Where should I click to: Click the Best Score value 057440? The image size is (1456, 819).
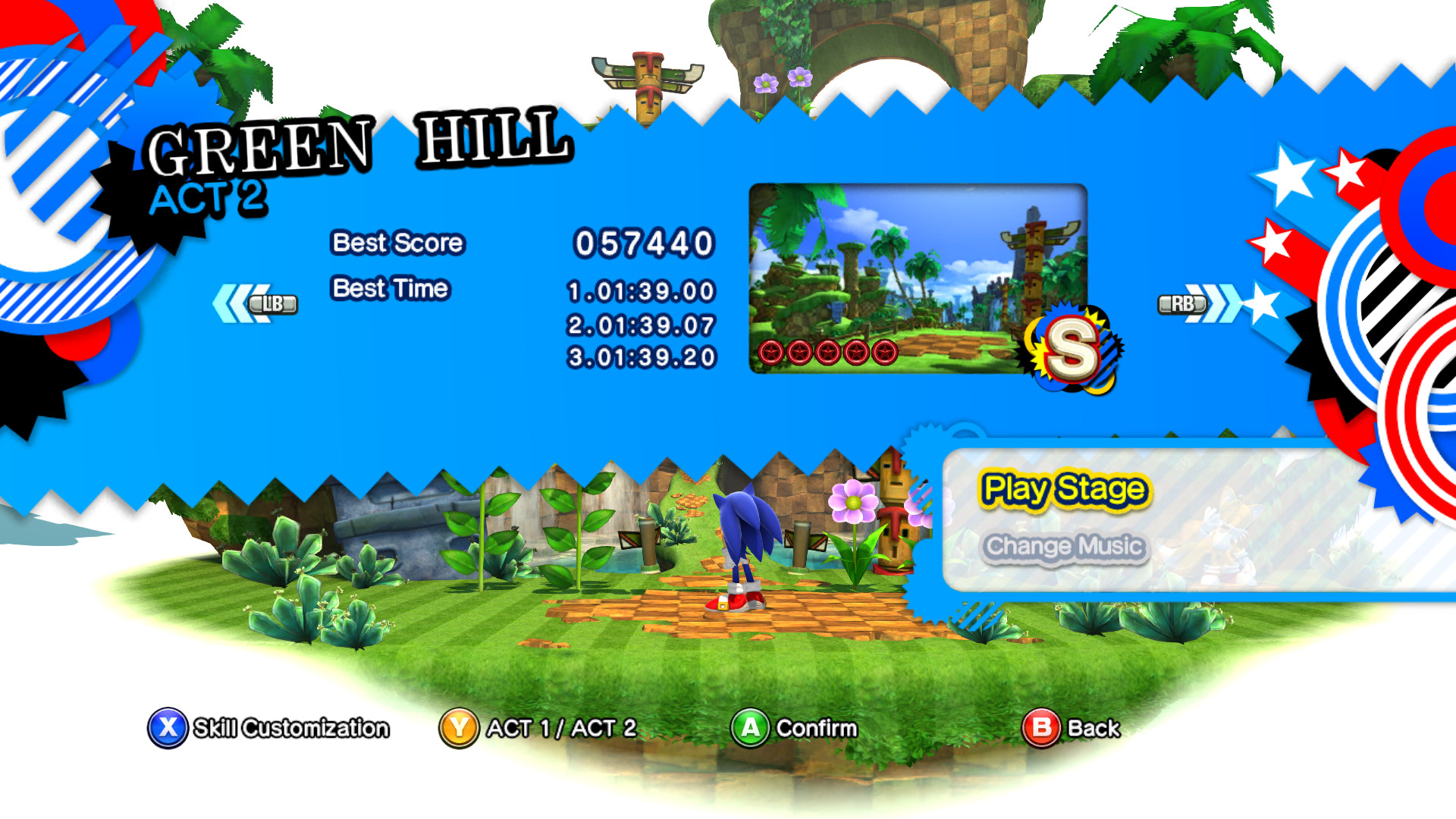(x=644, y=244)
